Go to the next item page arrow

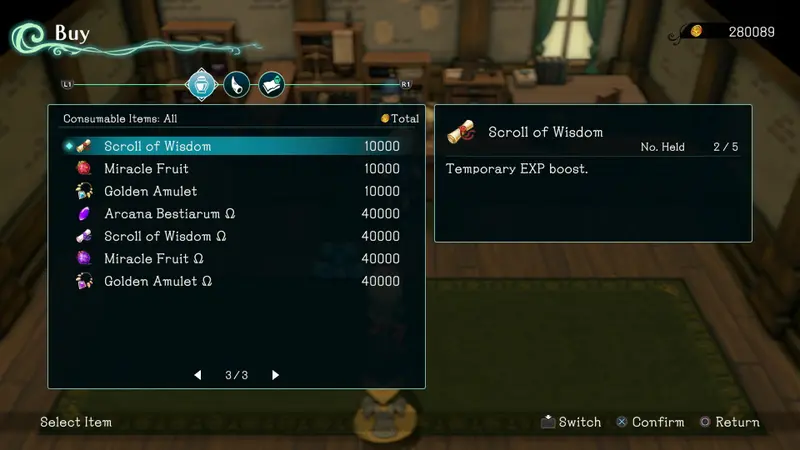(276, 375)
